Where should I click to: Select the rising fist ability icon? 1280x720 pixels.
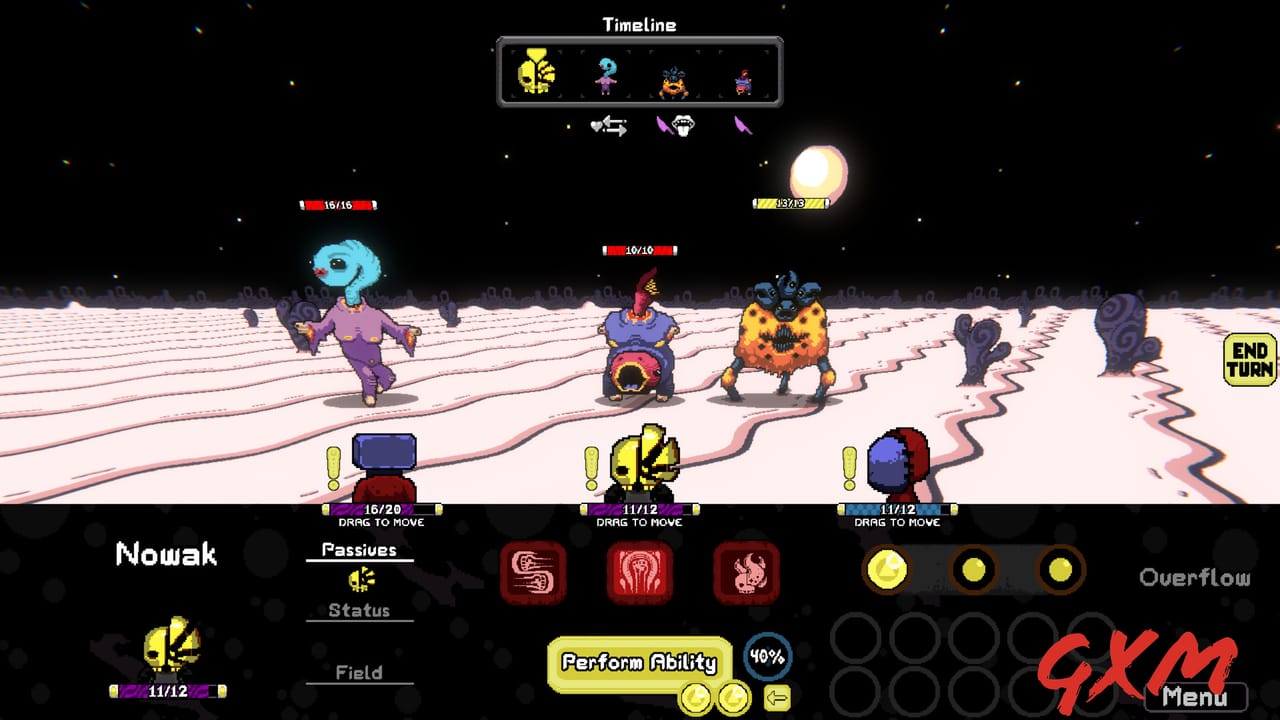point(640,570)
